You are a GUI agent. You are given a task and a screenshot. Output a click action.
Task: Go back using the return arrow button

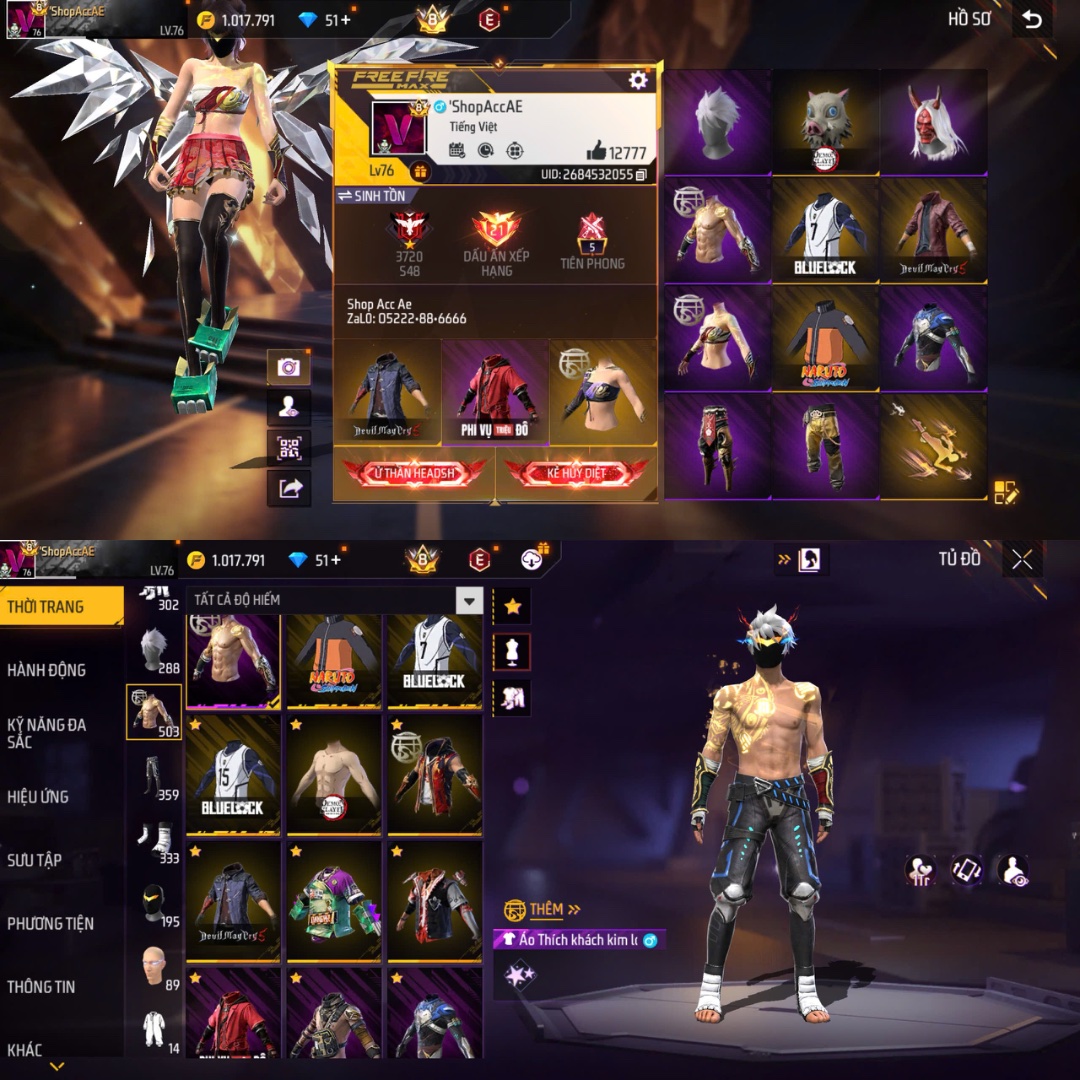click(x=1032, y=20)
